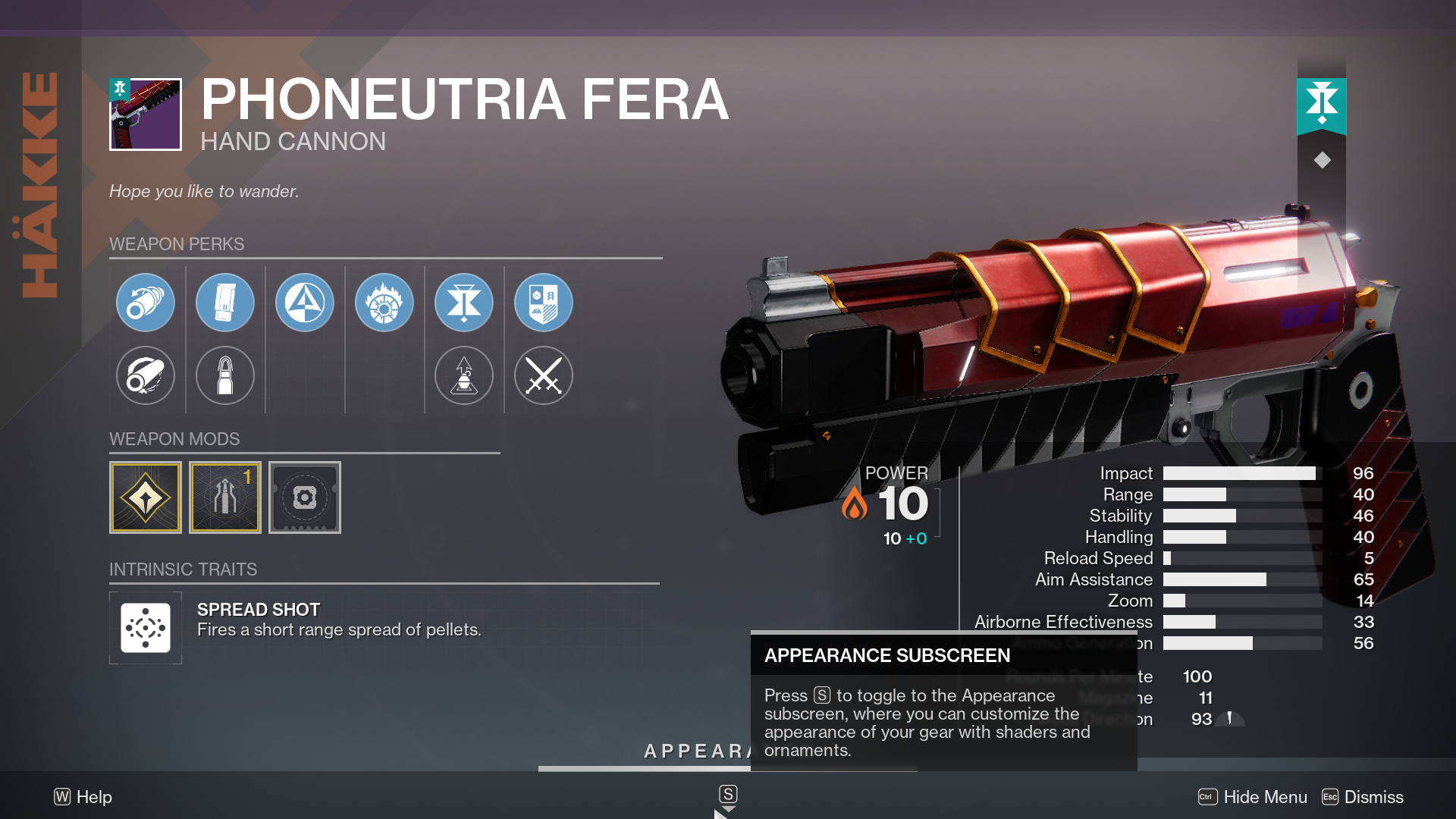Select the lower barrel perk in first column
Viewport: 1456px width, 819px height.
click(x=146, y=375)
